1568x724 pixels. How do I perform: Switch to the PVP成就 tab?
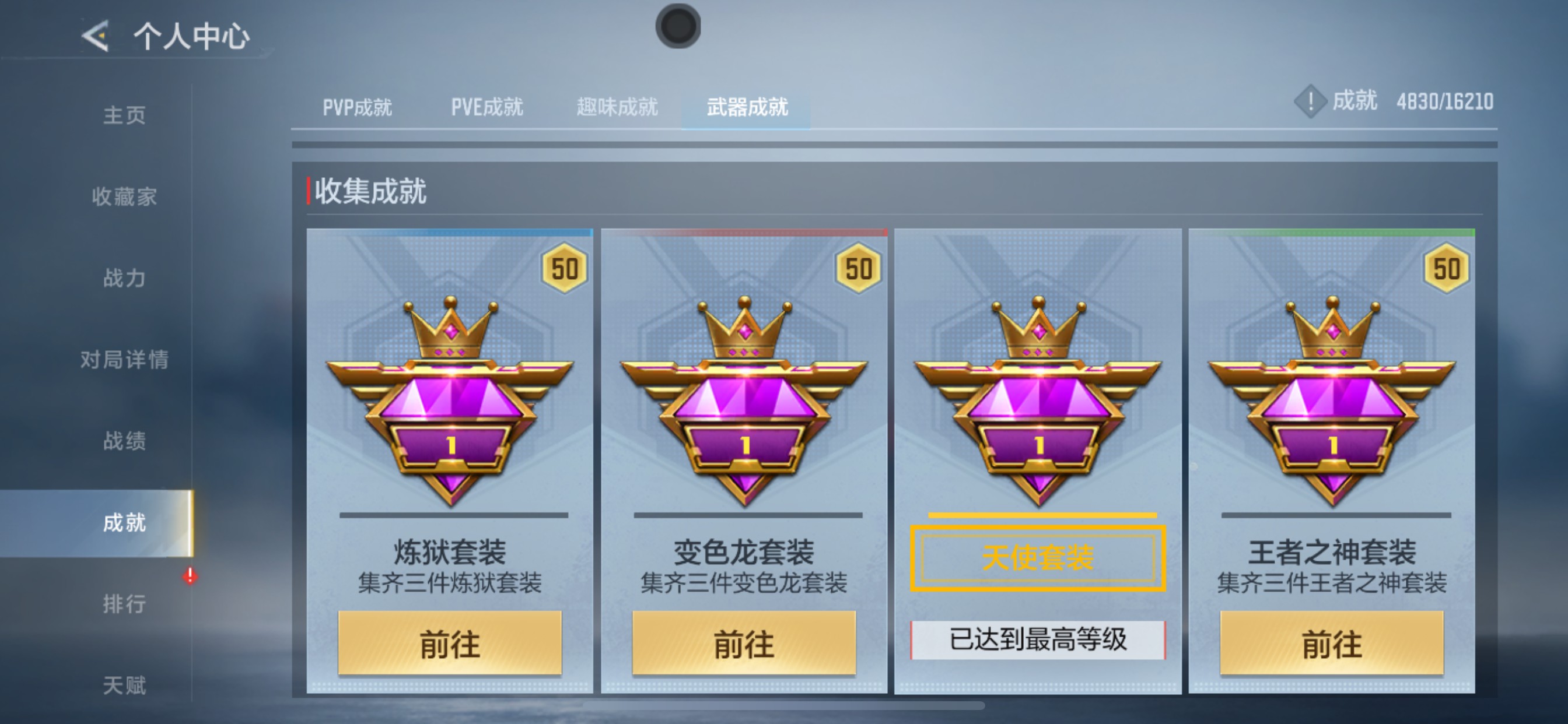358,107
